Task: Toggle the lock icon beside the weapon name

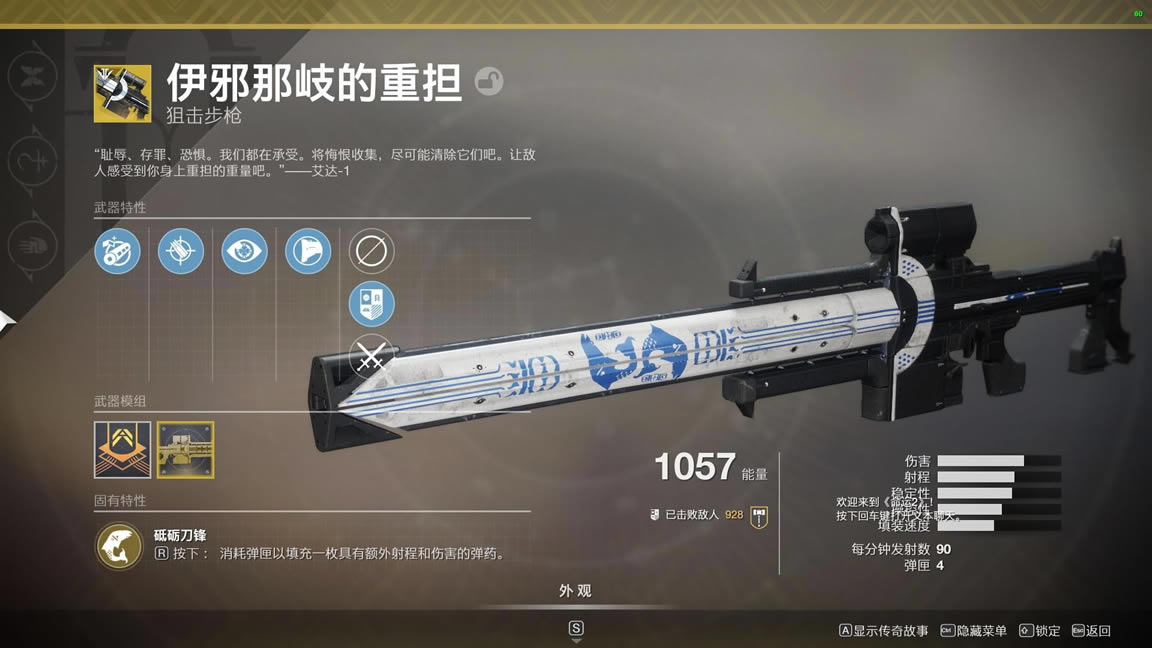Action: pos(489,81)
